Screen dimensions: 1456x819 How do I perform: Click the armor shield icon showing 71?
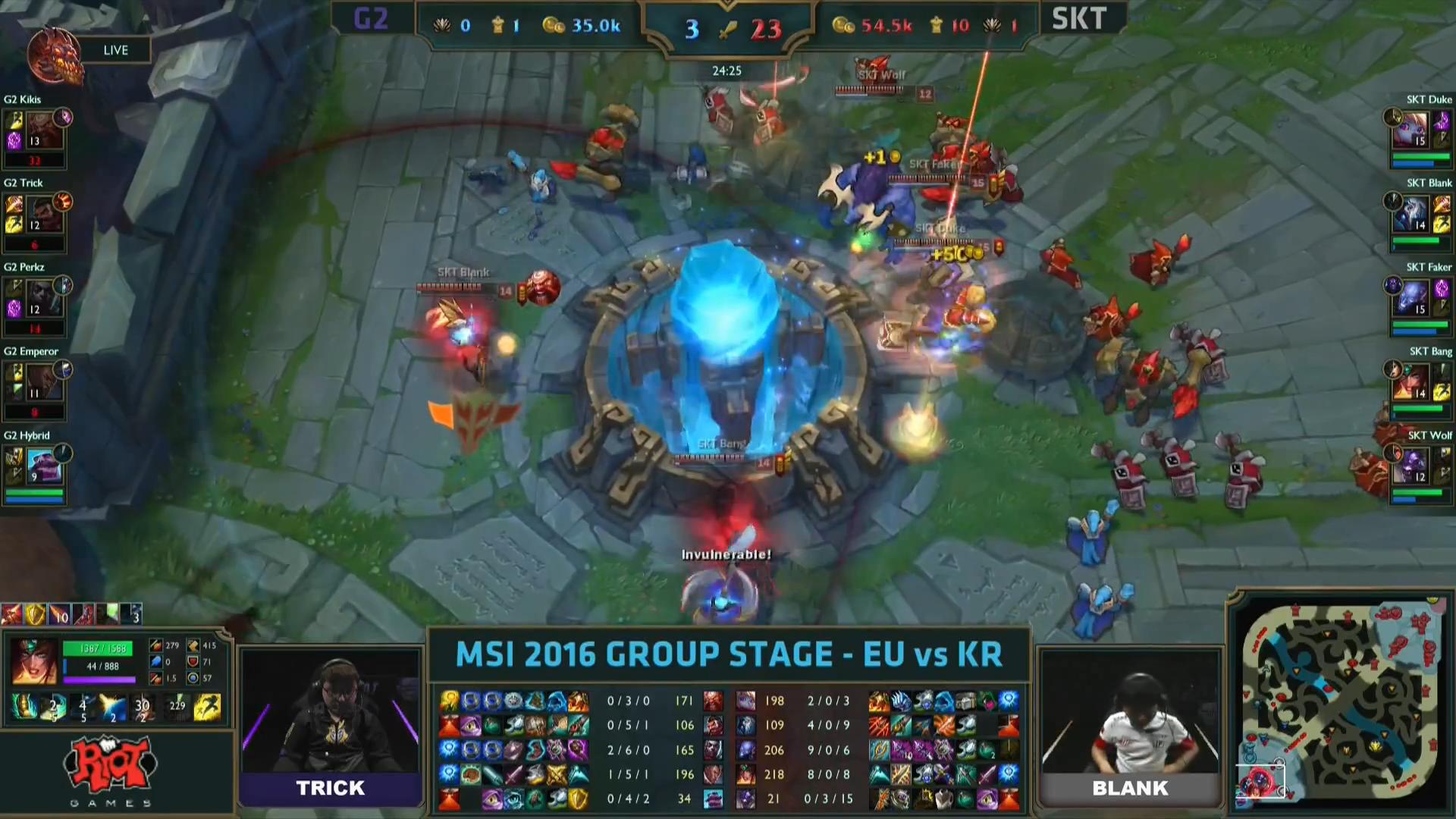194,661
